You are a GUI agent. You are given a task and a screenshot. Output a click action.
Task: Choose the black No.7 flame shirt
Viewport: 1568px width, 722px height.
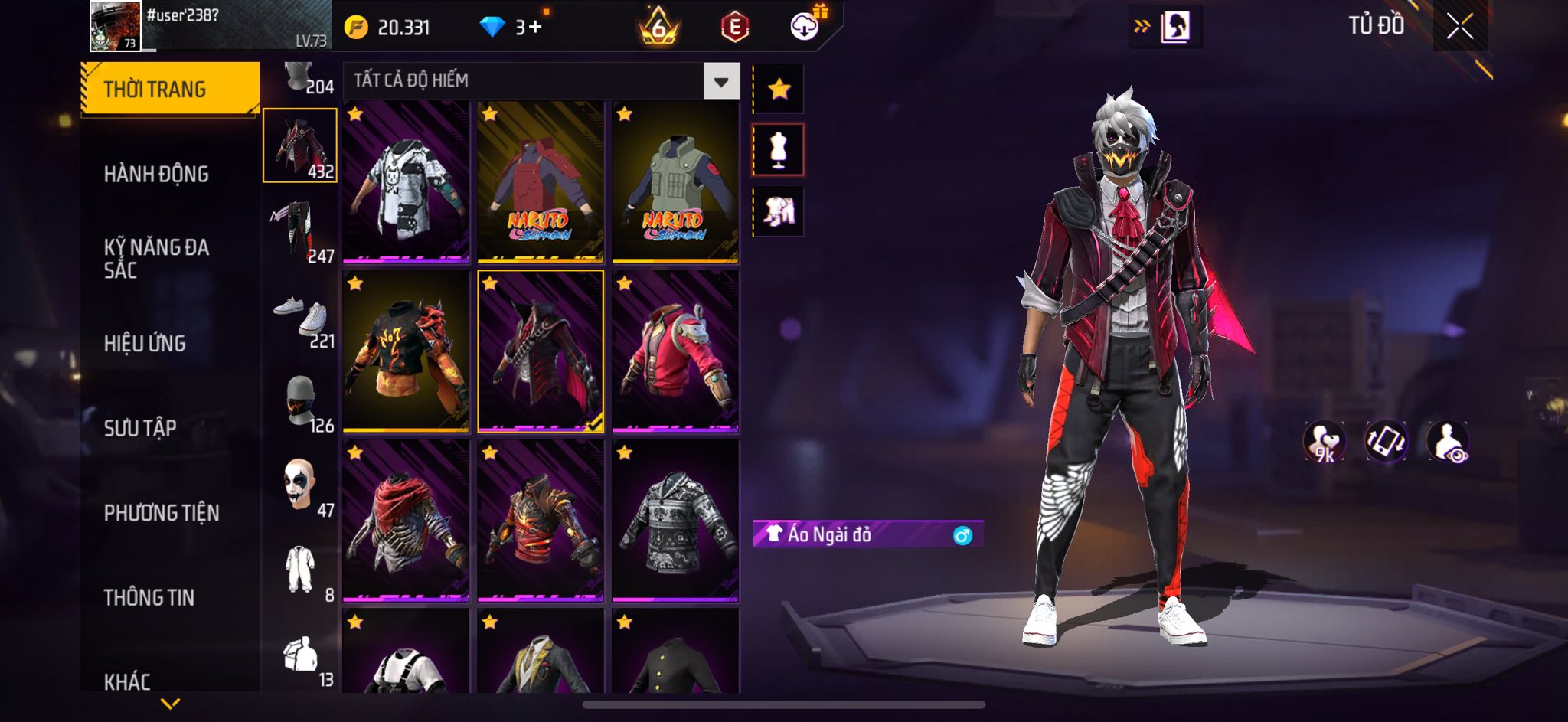click(405, 351)
